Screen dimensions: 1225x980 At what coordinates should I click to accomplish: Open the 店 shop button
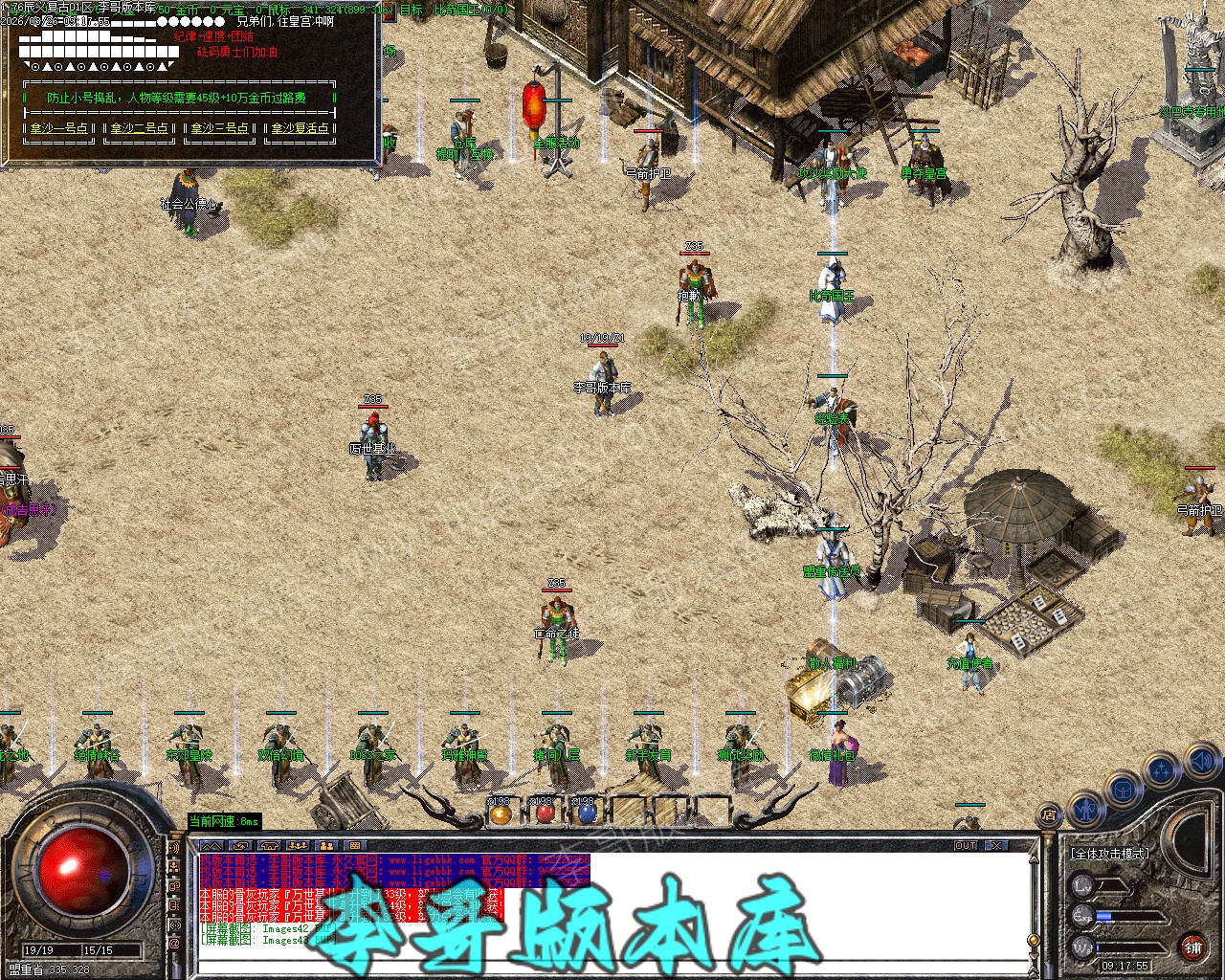tap(1048, 816)
